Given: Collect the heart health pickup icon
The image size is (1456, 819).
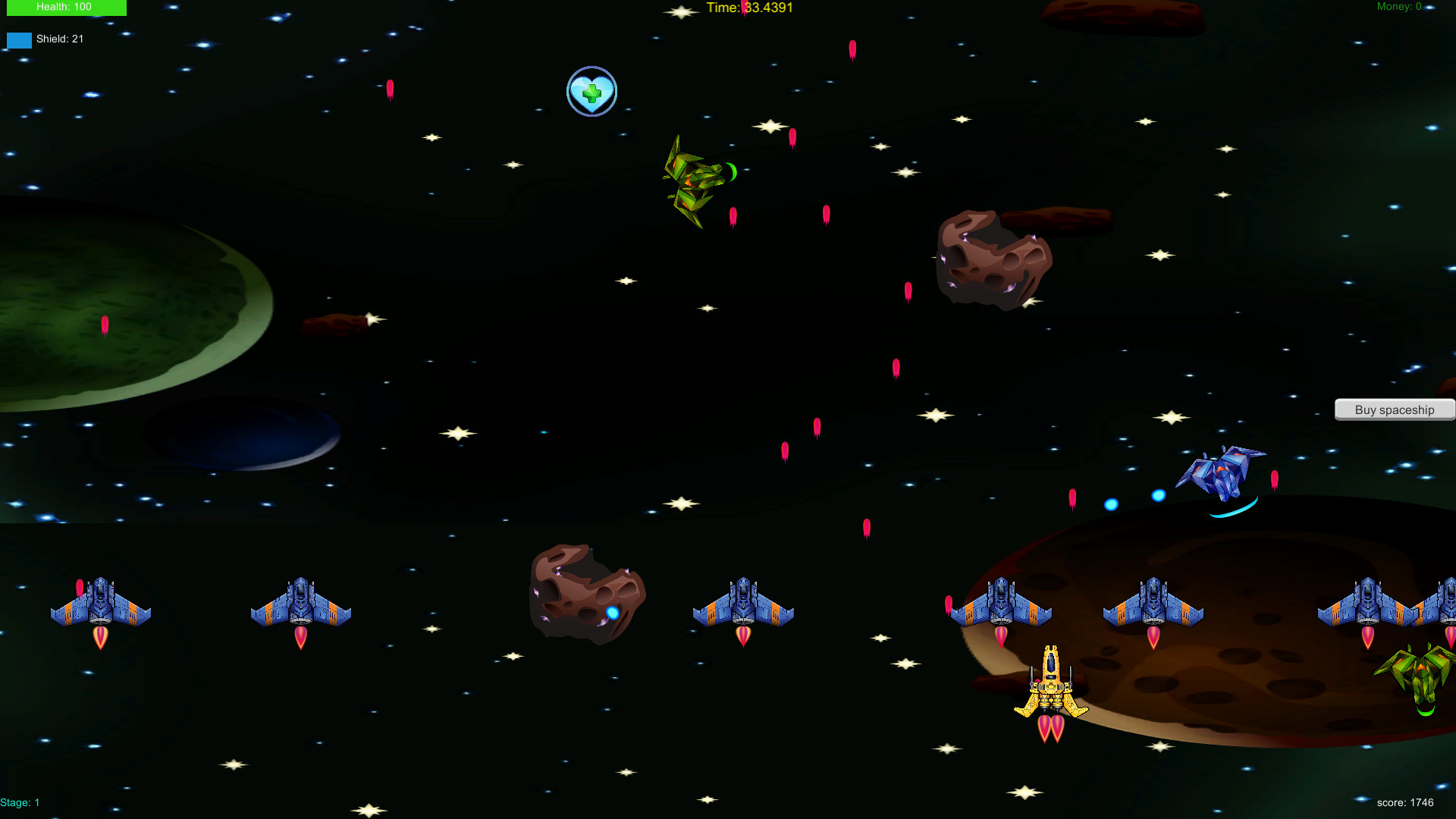Looking at the screenshot, I should pyautogui.click(x=591, y=91).
